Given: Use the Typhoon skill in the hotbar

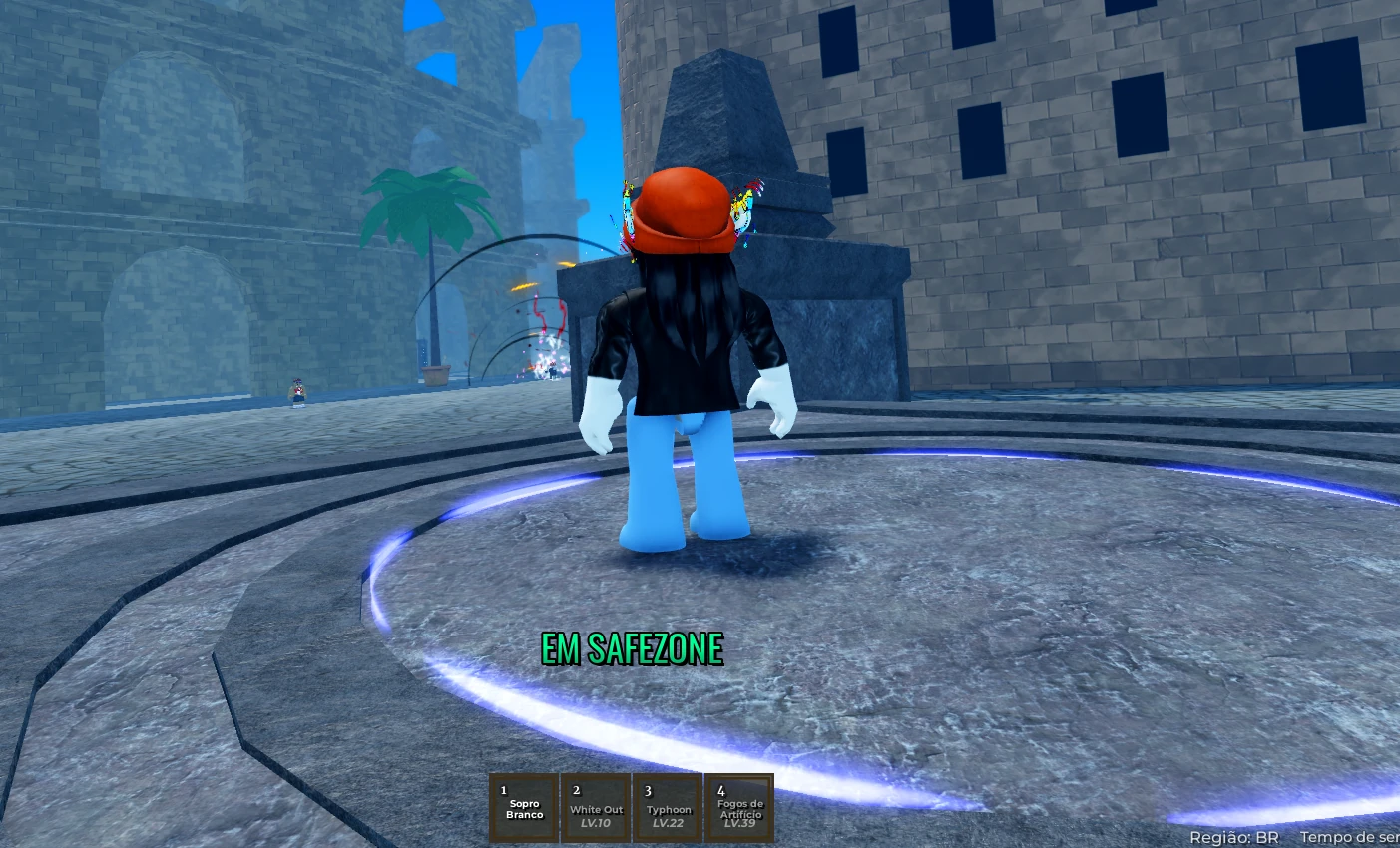Looking at the screenshot, I should (x=667, y=806).
